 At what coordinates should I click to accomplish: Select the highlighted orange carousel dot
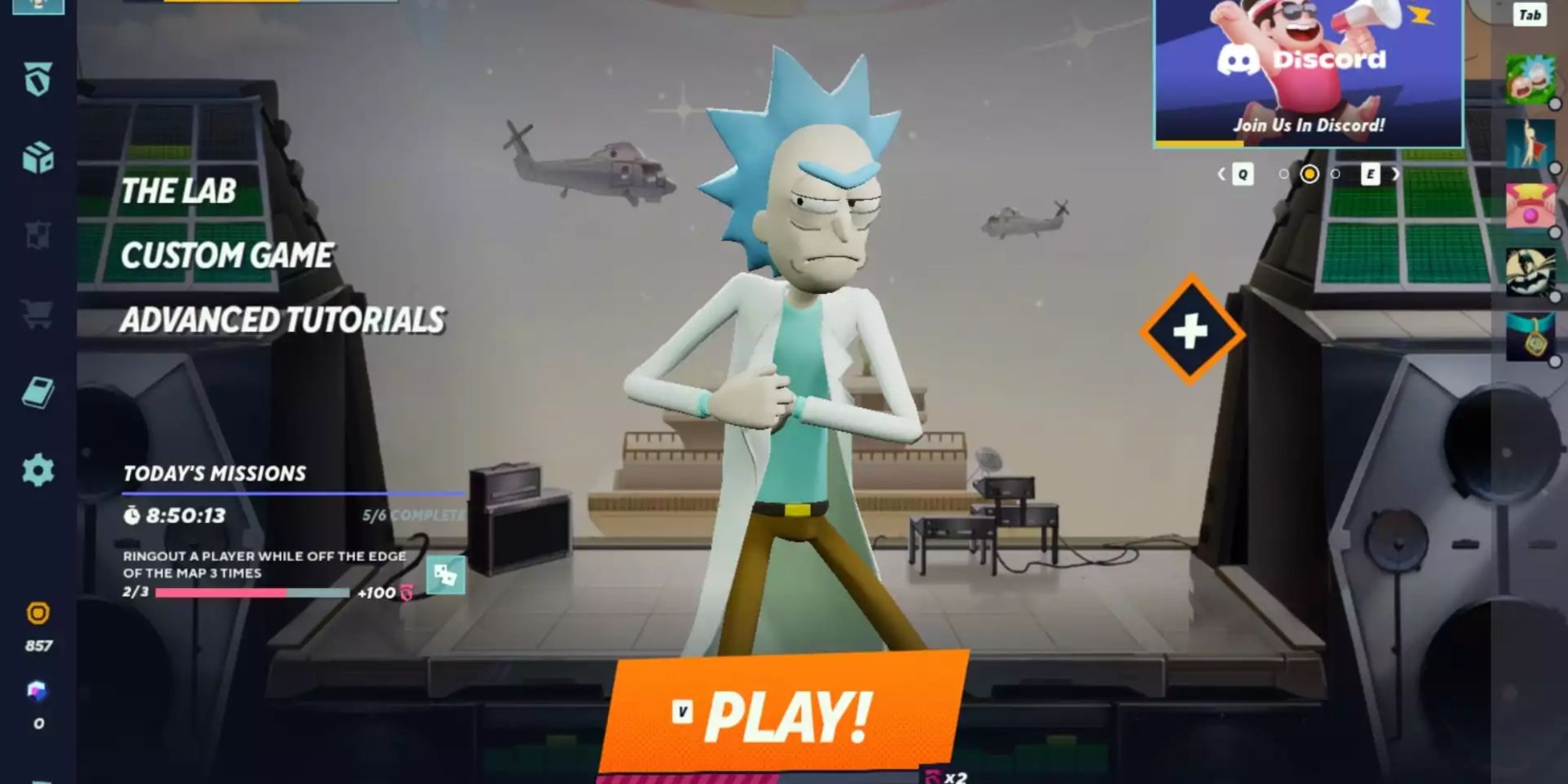click(1309, 174)
